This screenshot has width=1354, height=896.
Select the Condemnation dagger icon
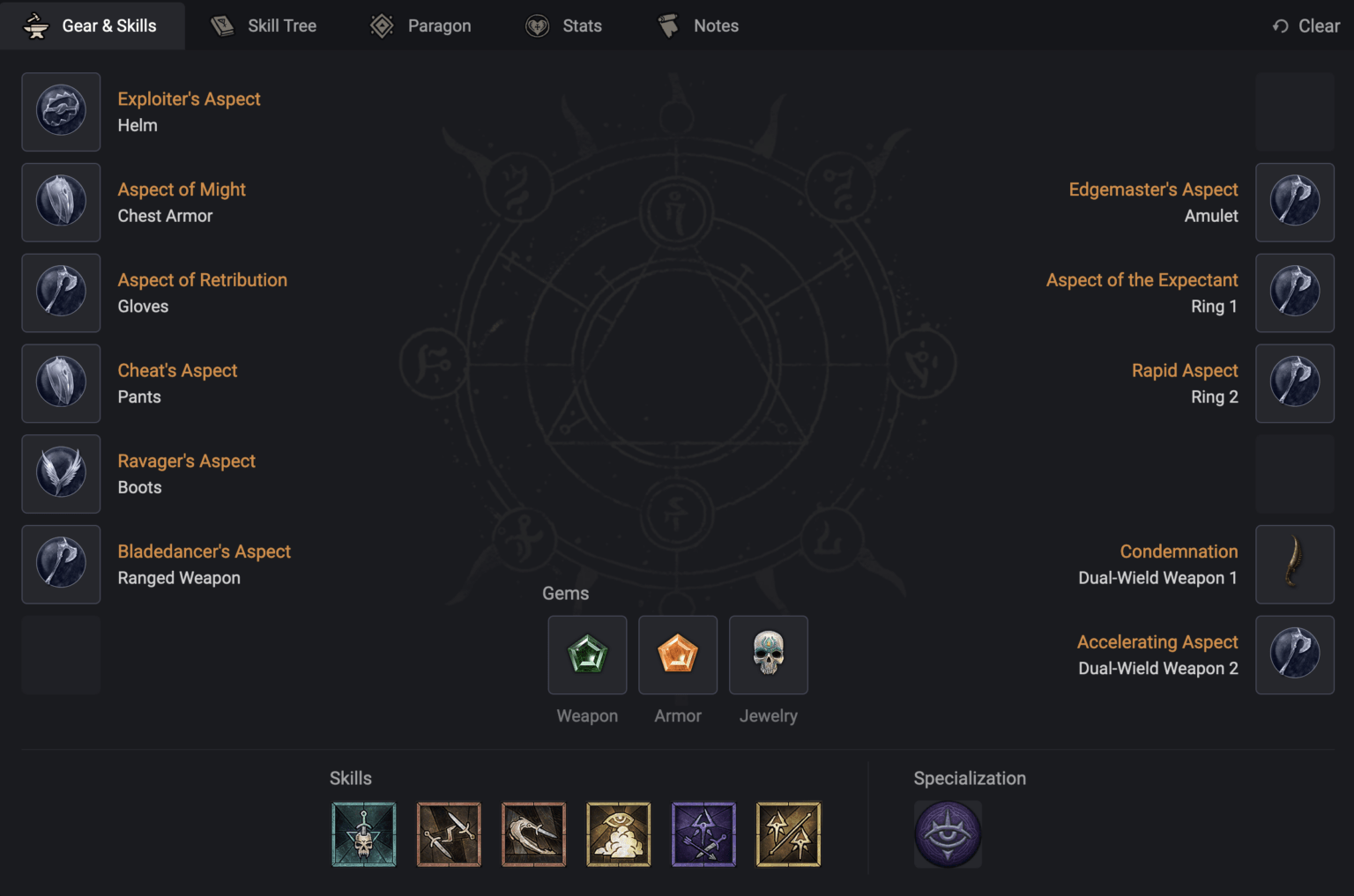1295,564
